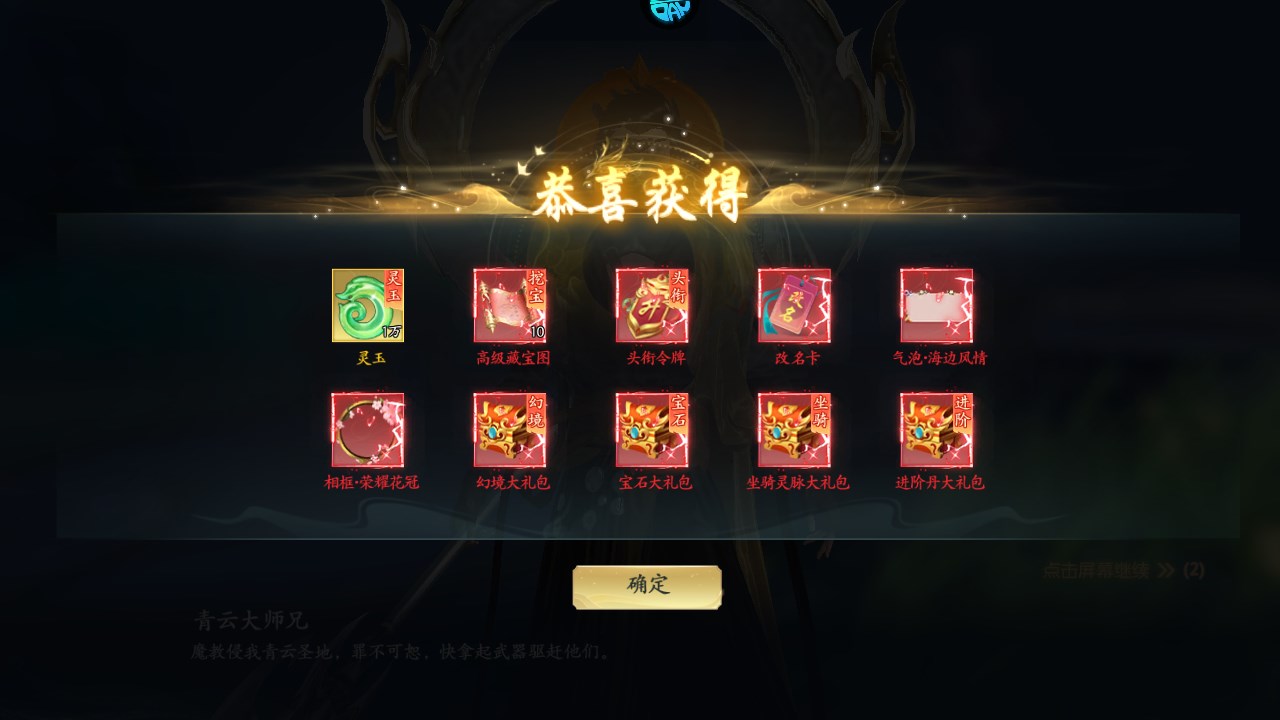Click the 相框·荣耀花冠 frame reward icon

coord(367,430)
